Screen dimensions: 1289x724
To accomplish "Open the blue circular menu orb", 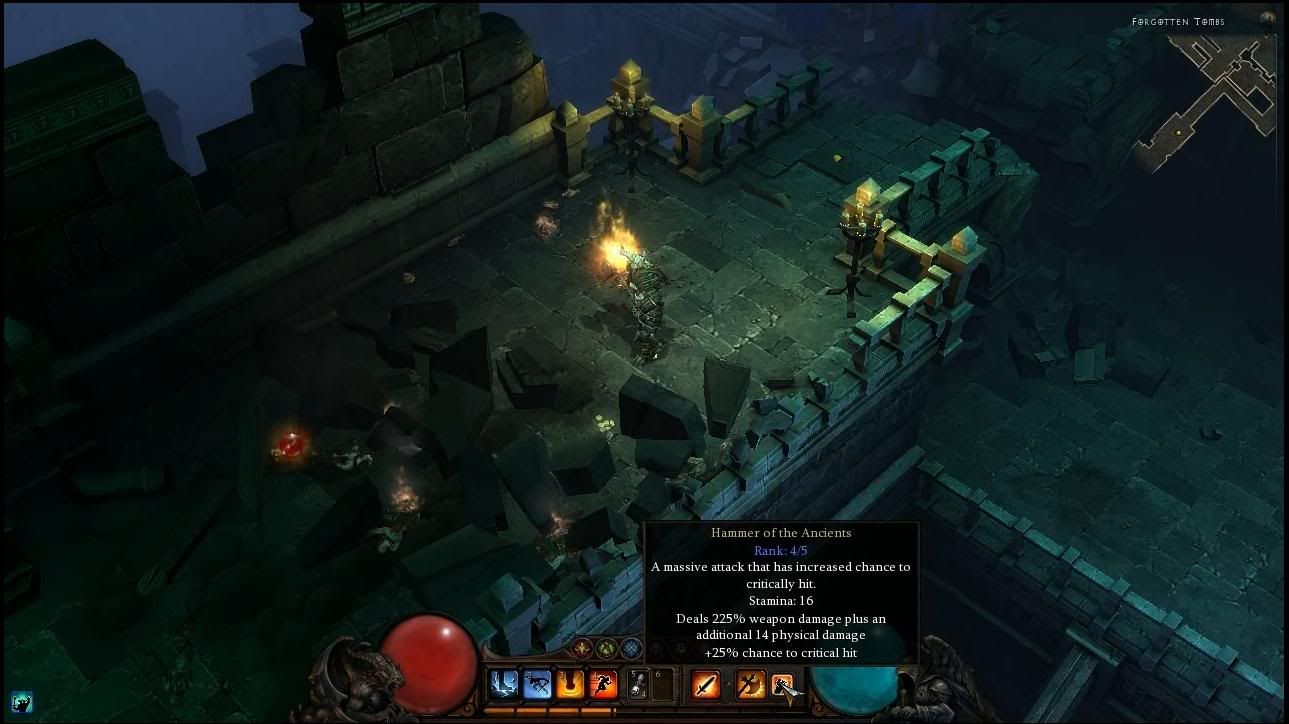I will coord(631,648).
